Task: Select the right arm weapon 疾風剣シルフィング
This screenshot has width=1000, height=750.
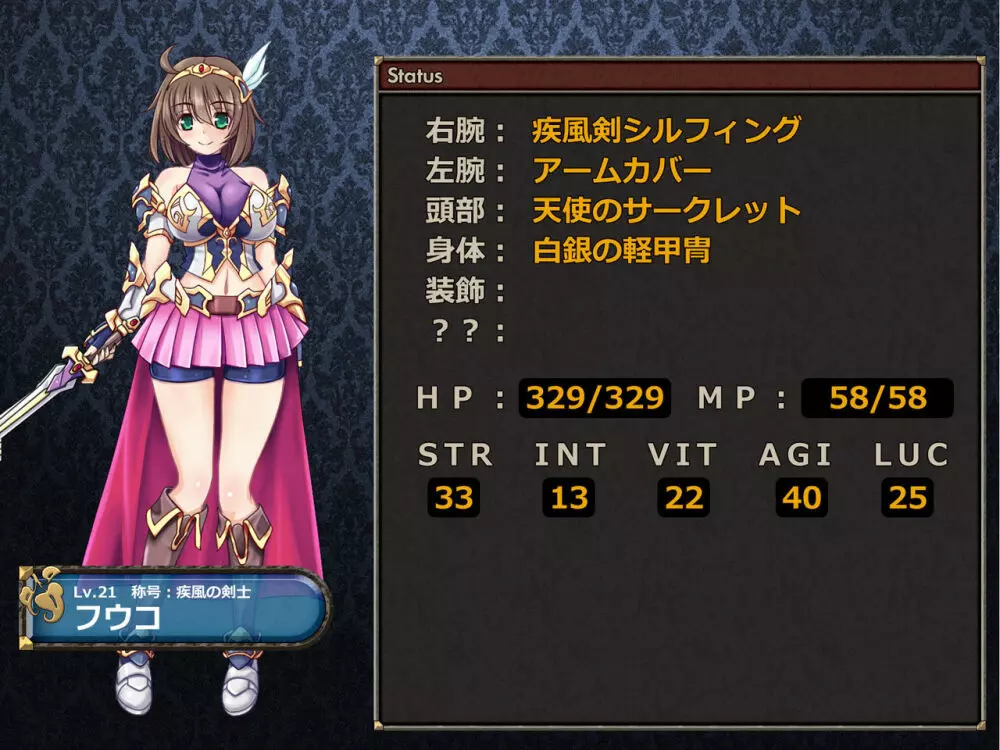Action: pyautogui.click(x=666, y=130)
